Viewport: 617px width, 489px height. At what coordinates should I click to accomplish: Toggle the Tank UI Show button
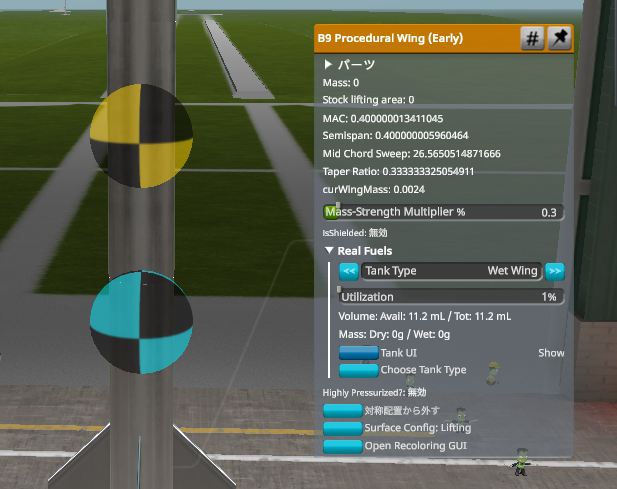tap(359, 353)
